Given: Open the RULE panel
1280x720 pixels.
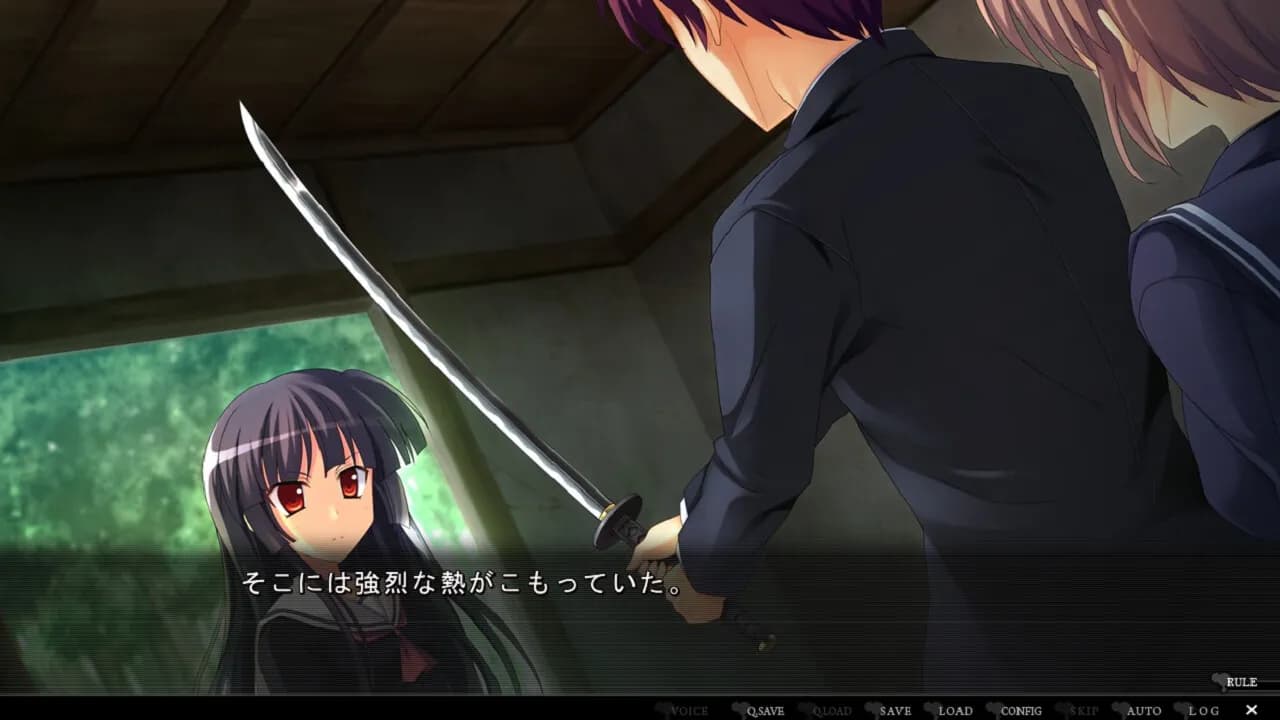Looking at the screenshot, I should tap(1243, 680).
